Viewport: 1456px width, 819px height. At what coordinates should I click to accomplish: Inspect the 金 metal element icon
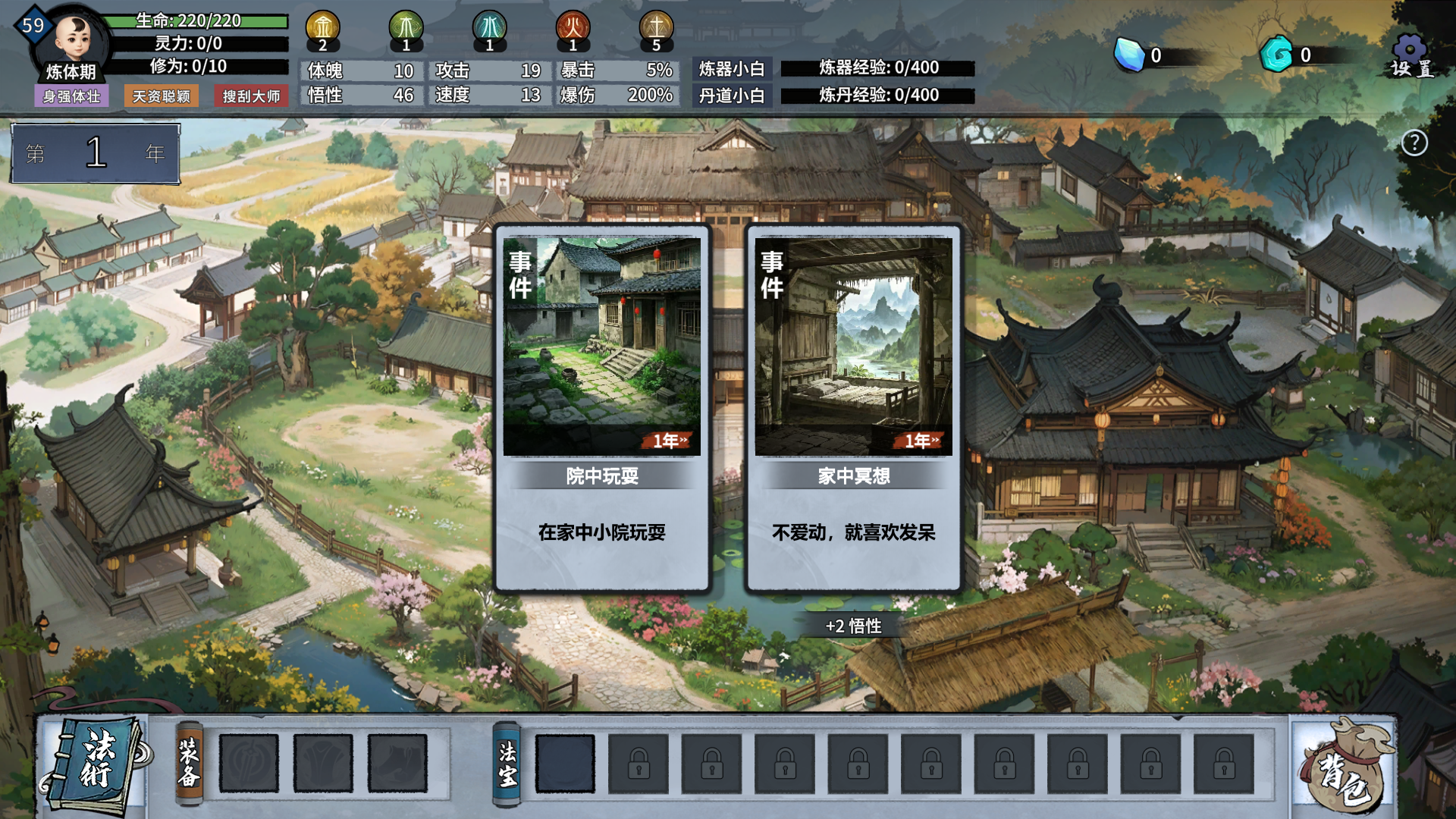click(323, 28)
